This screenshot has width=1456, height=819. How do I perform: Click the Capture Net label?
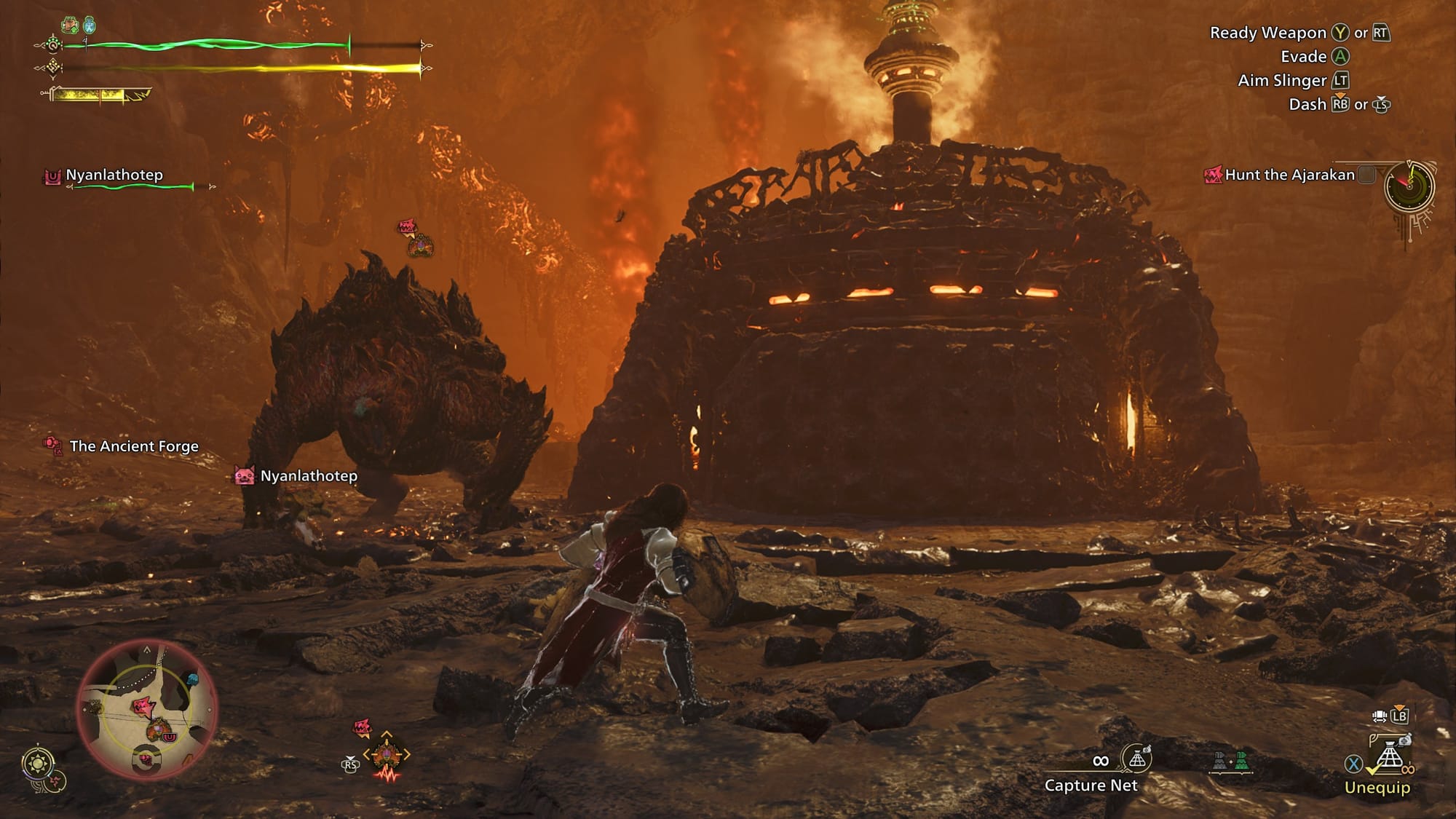[1092, 786]
